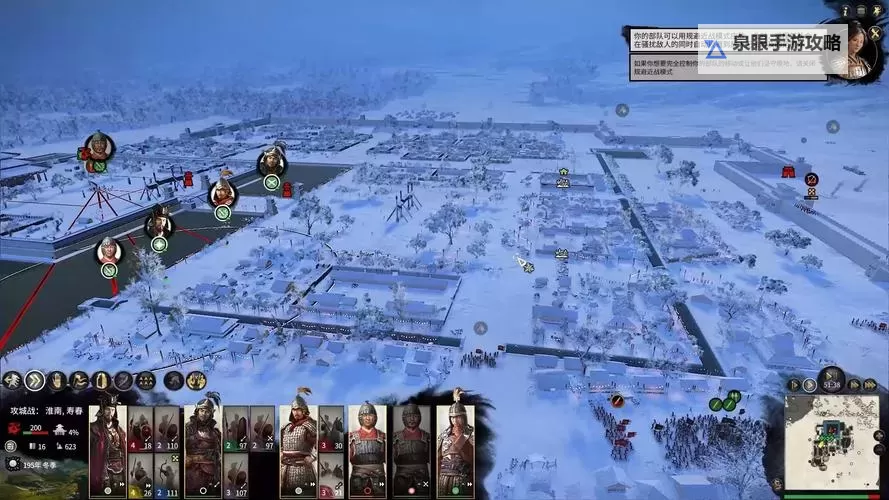Select the rightmost female general portrait card
Screen dimensions: 889x500
click(x=456, y=448)
